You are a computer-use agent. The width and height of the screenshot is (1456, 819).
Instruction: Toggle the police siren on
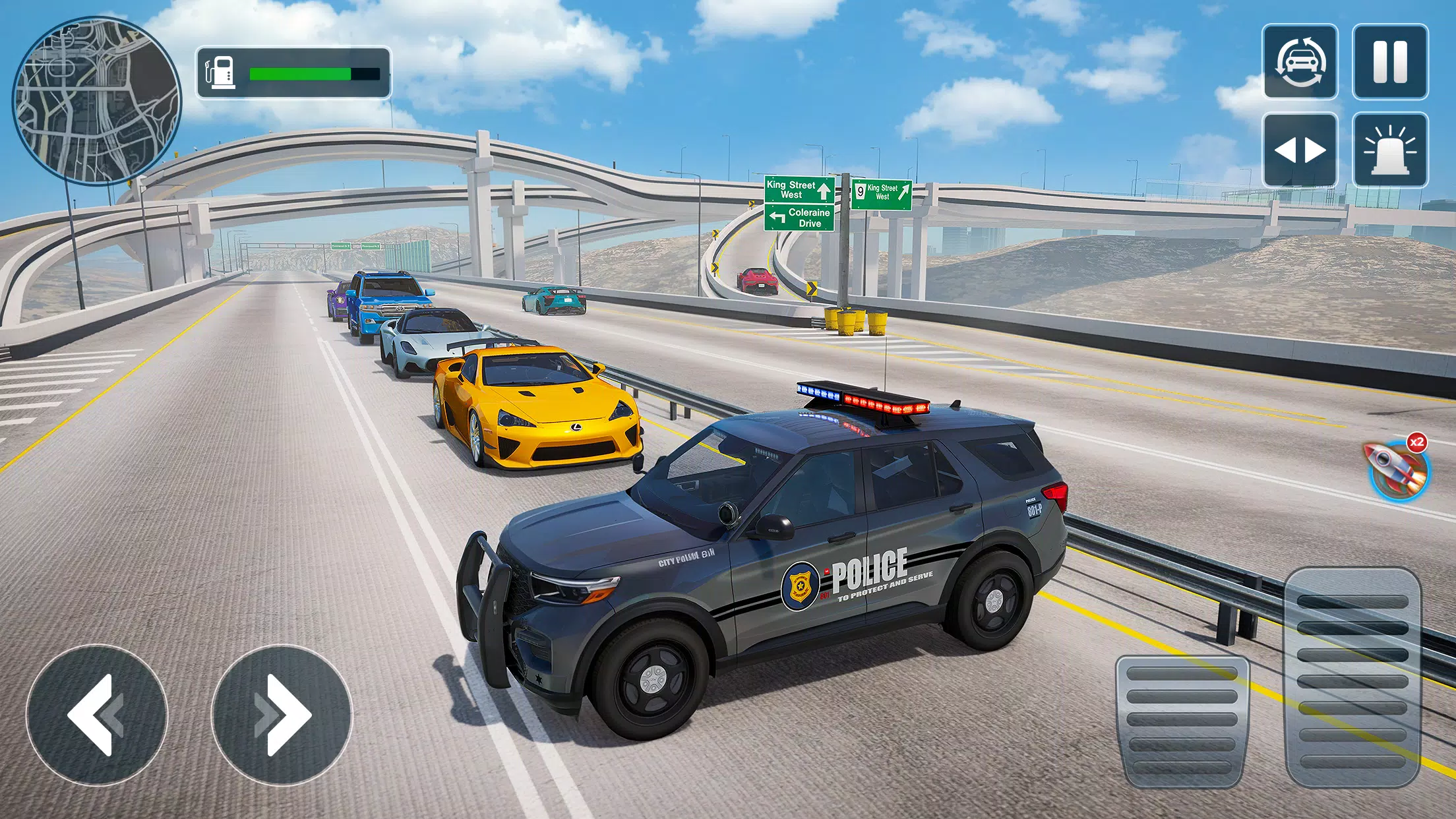point(1389,149)
